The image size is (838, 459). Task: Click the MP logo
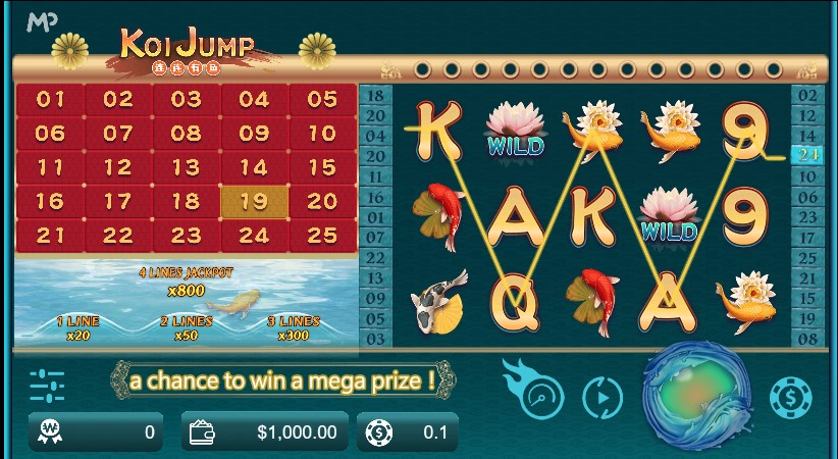point(42,21)
